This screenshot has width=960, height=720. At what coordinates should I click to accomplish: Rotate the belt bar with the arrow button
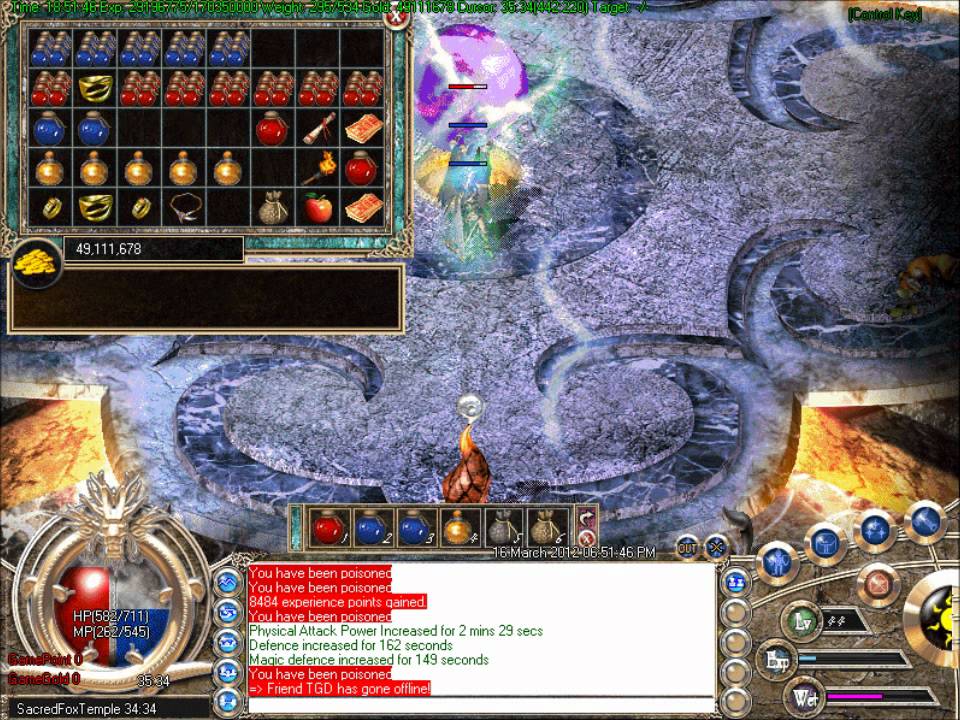point(587,517)
